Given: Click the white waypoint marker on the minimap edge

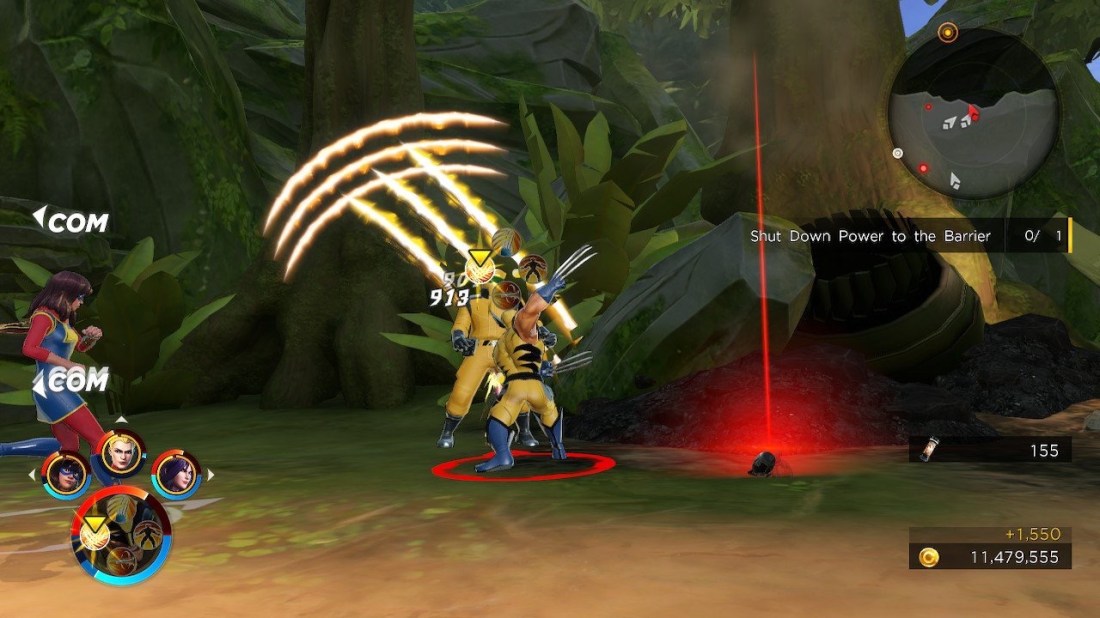Looking at the screenshot, I should click(x=897, y=153).
